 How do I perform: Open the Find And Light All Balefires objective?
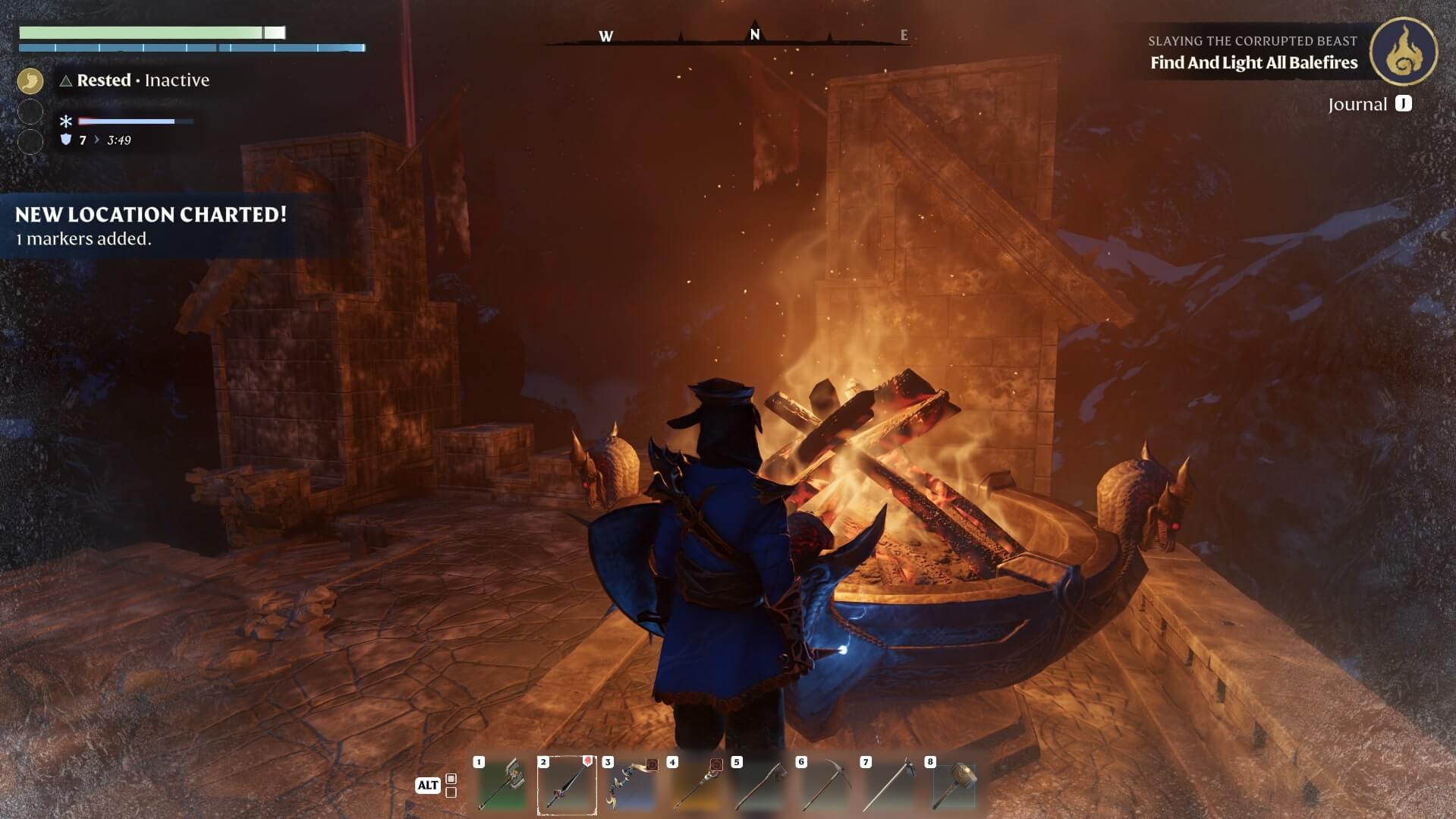click(1253, 63)
